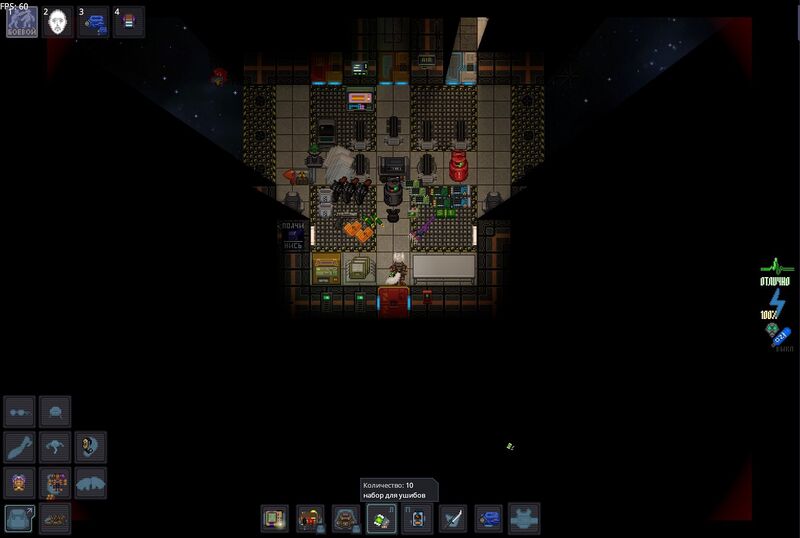Open the head helmet equipment slot
Viewport: 800px width, 538px height.
(x=55, y=412)
